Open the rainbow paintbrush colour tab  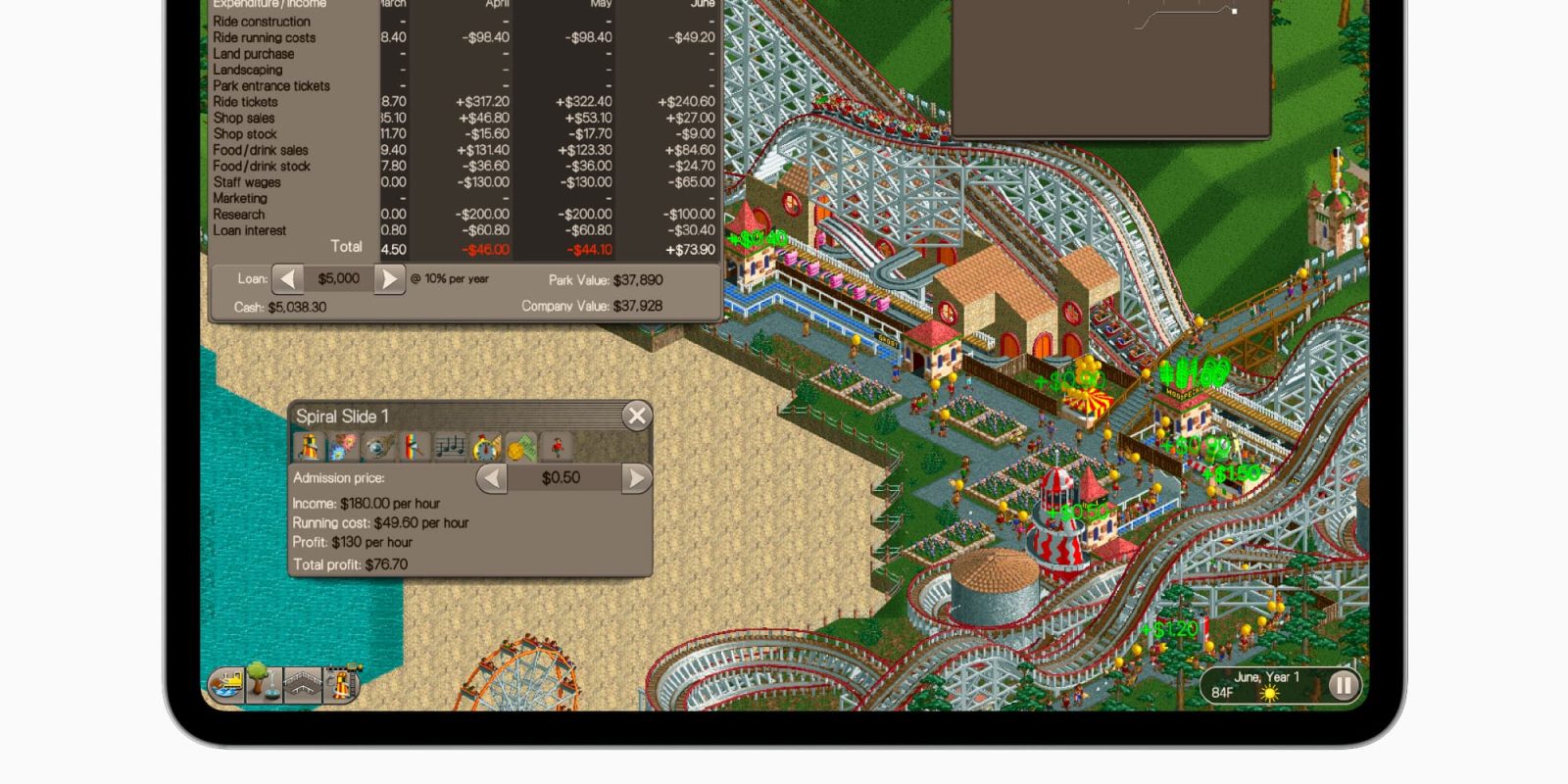point(414,448)
